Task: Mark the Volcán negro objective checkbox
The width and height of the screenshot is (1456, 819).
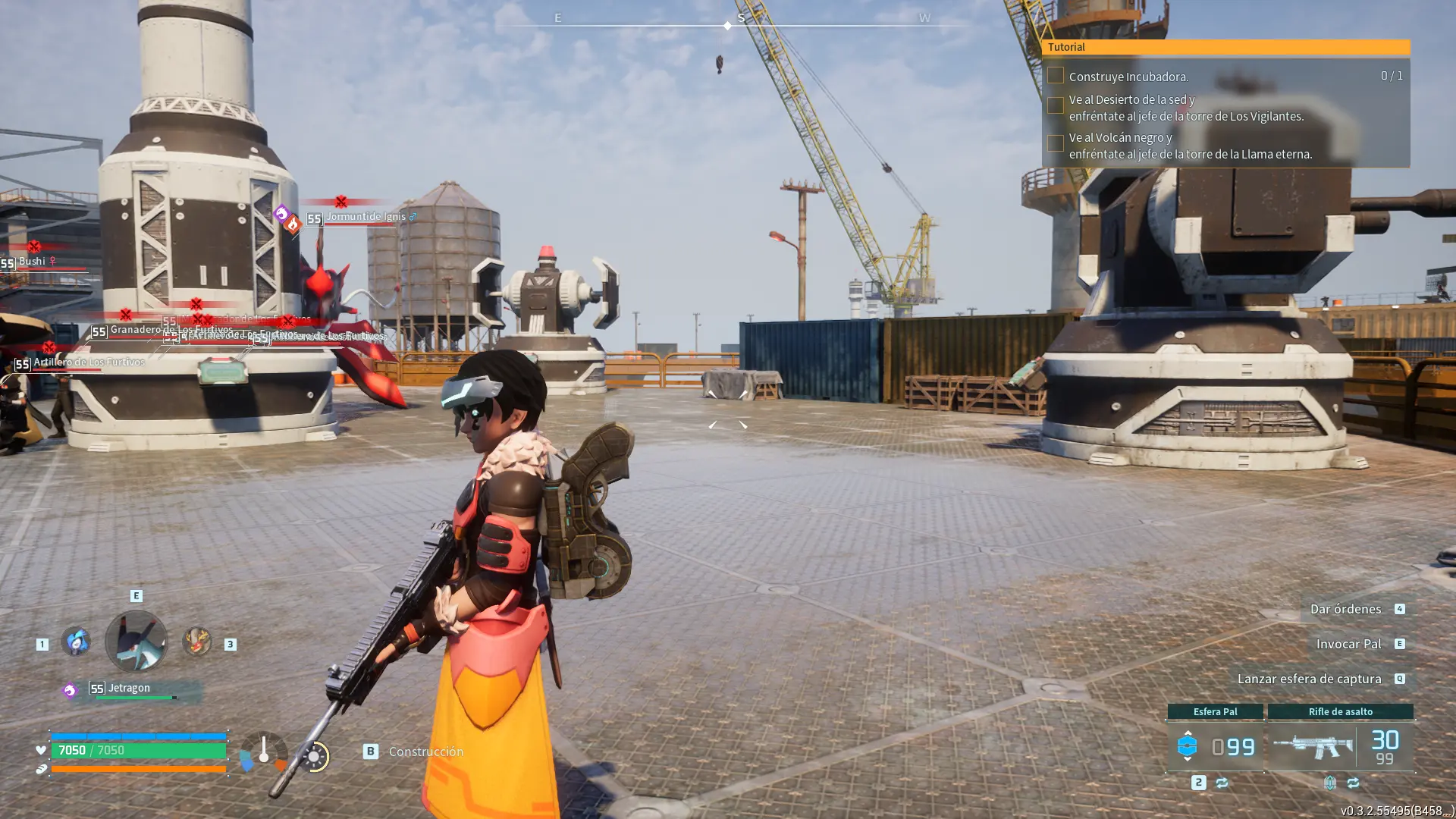Action: (1055, 144)
